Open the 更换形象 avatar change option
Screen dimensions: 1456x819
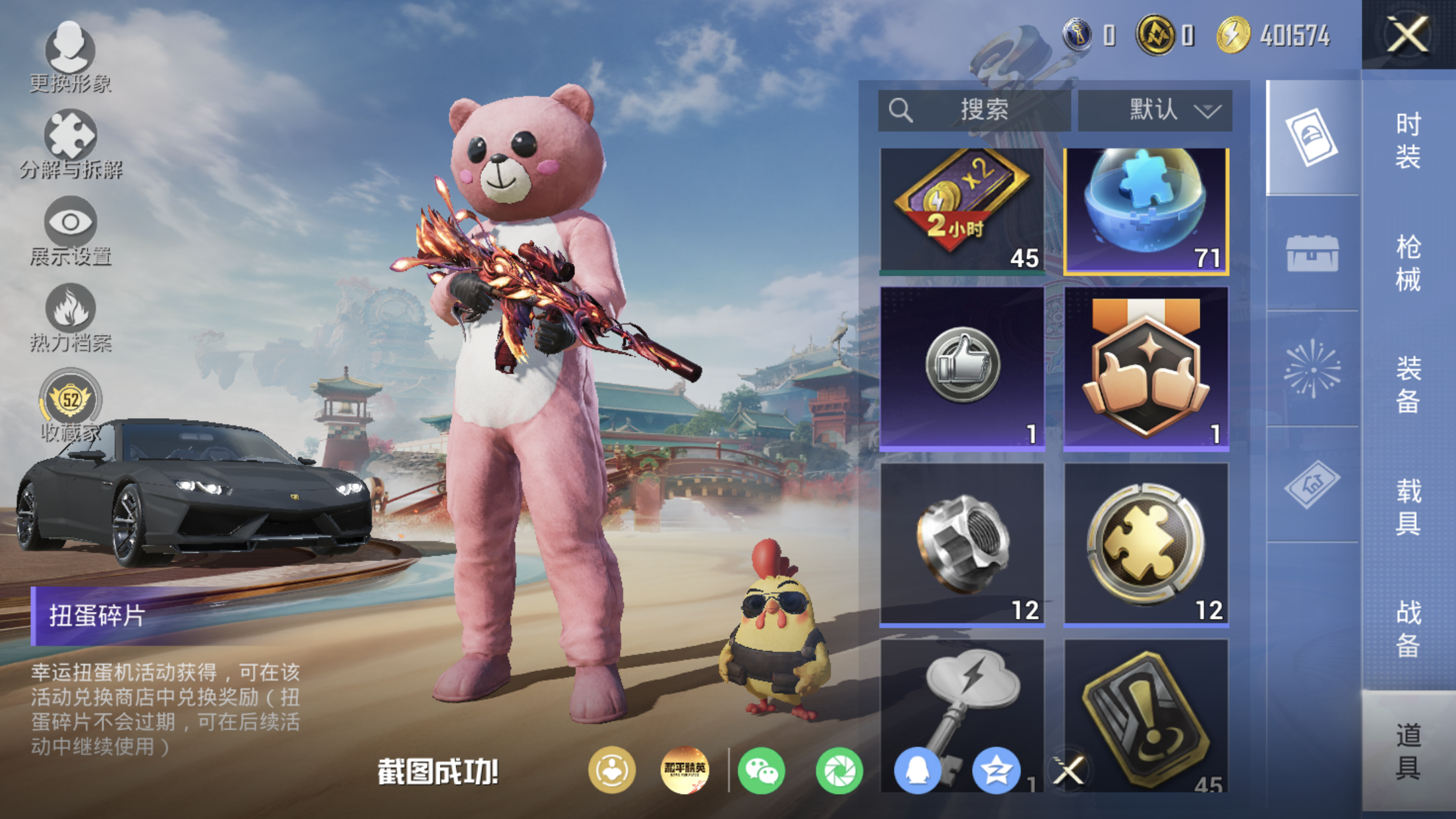tap(70, 56)
